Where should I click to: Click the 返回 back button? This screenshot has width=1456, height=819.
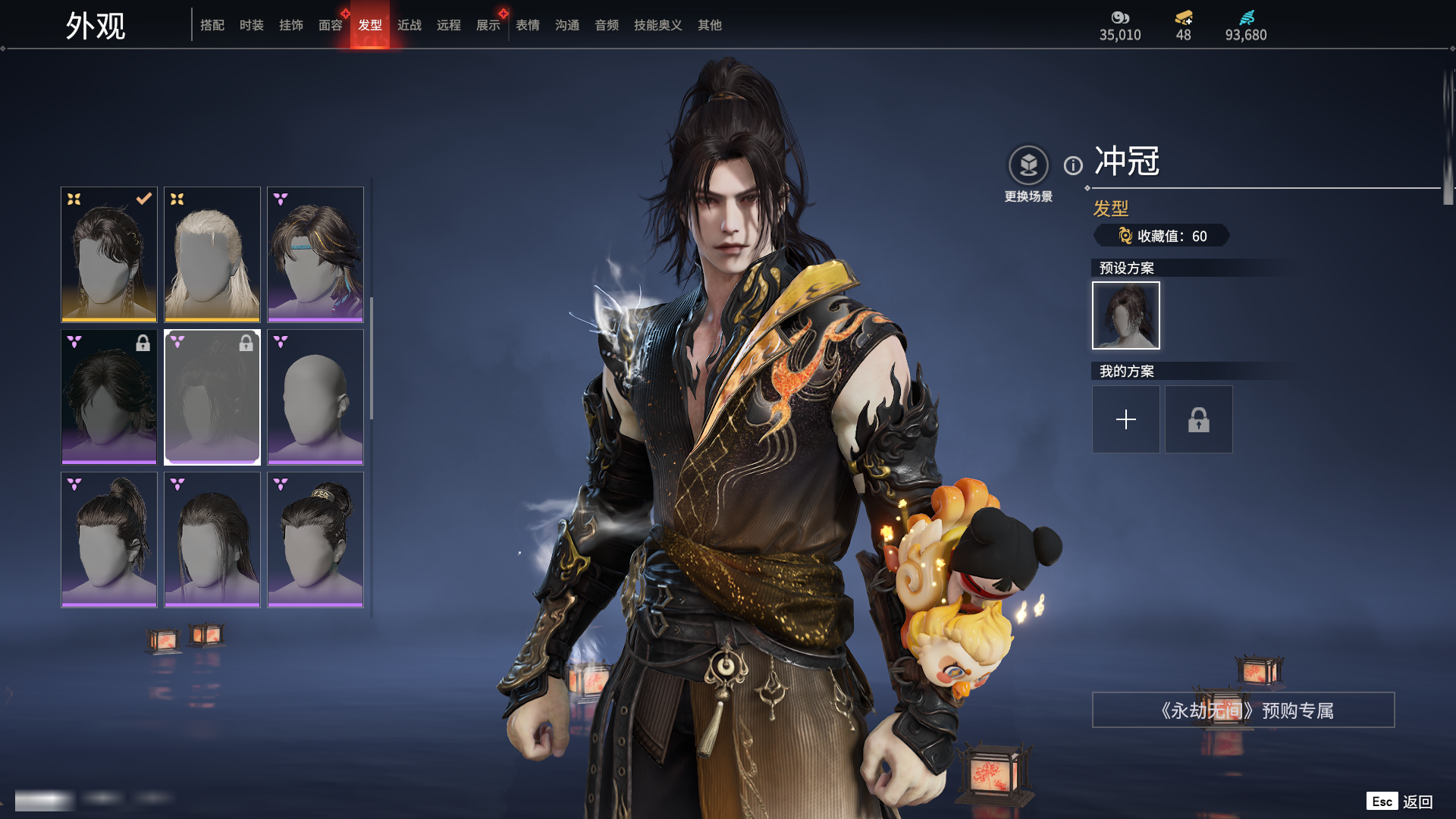[1417, 802]
